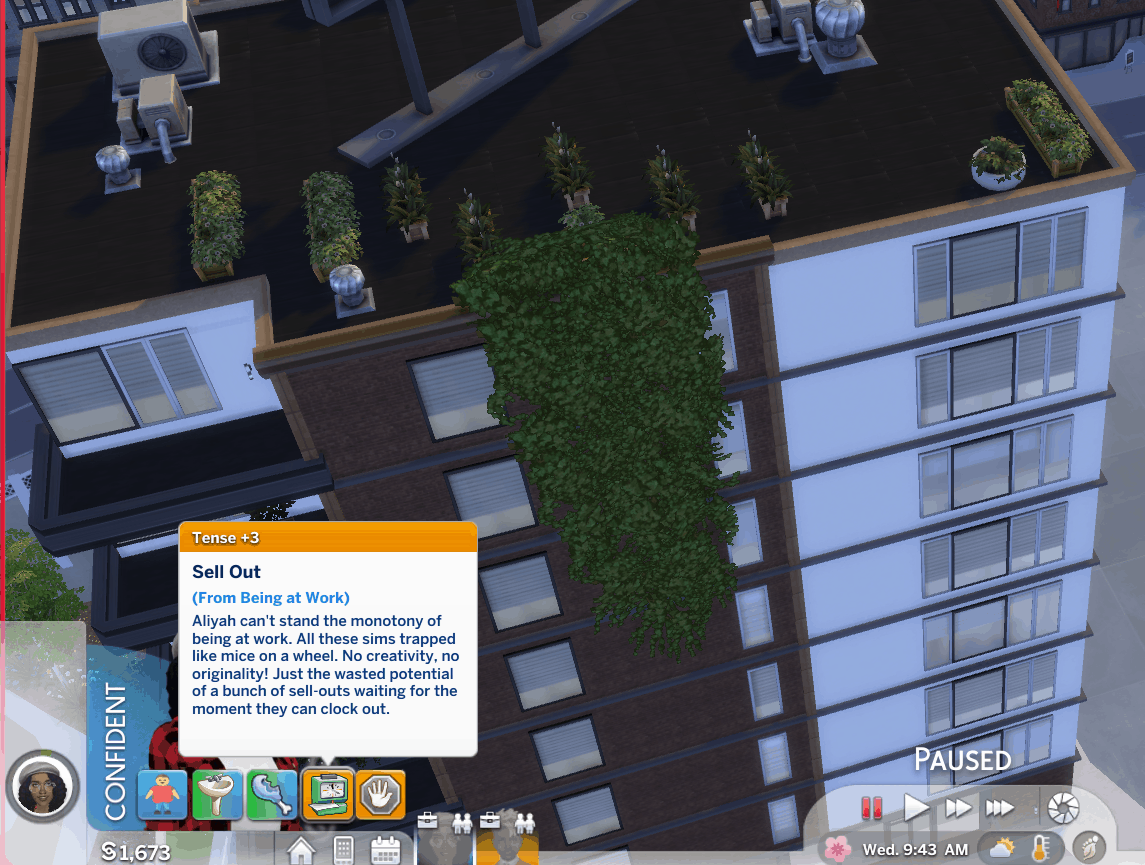
Task: Resume game at normal speed
Action: coord(915,807)
